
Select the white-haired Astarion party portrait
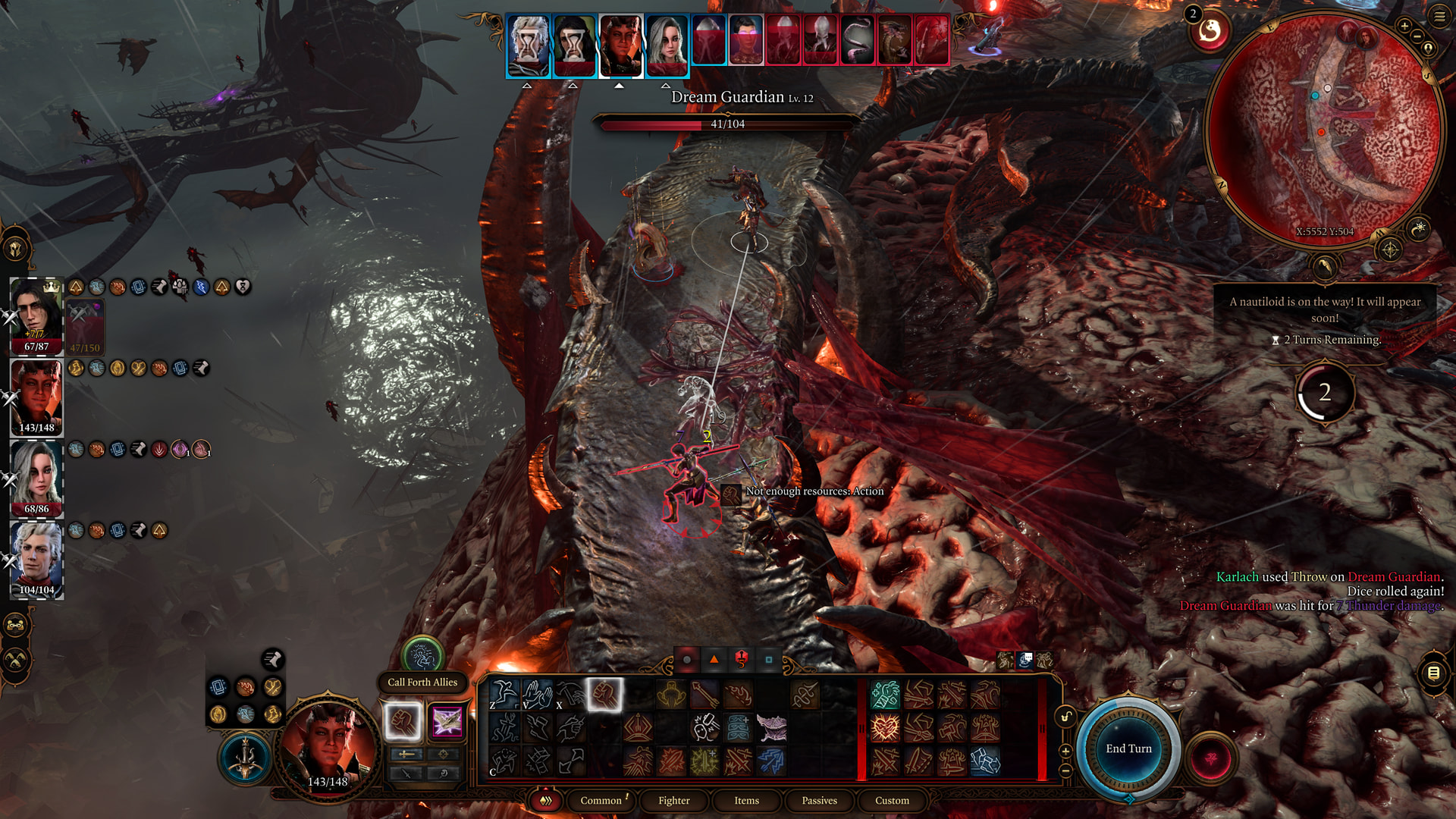tap(36, 560)
